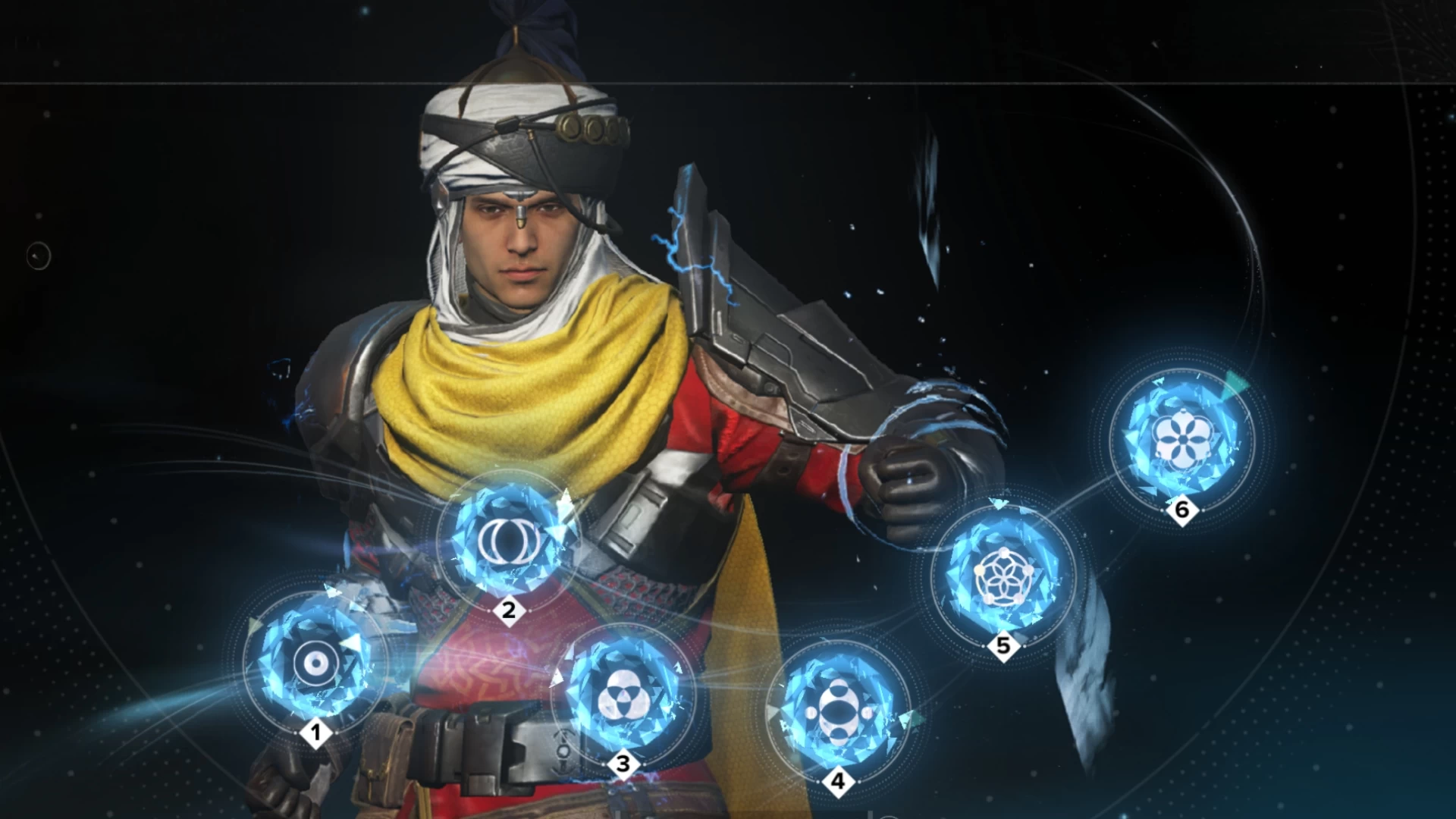Select skill node 1 with the concentric ring icon
The width and height of the screenshot is (1456, 819).
click(x=315, y=664)
